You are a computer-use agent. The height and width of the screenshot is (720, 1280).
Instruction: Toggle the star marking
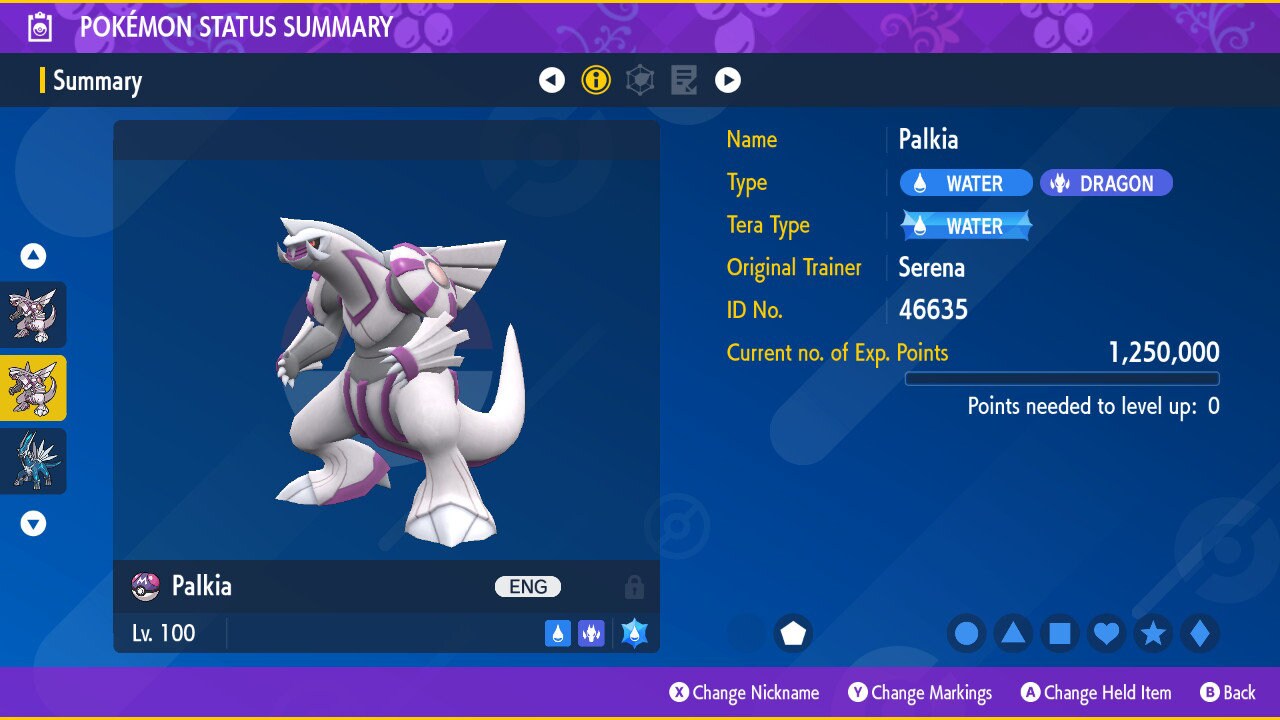(x=1153, y=634)
